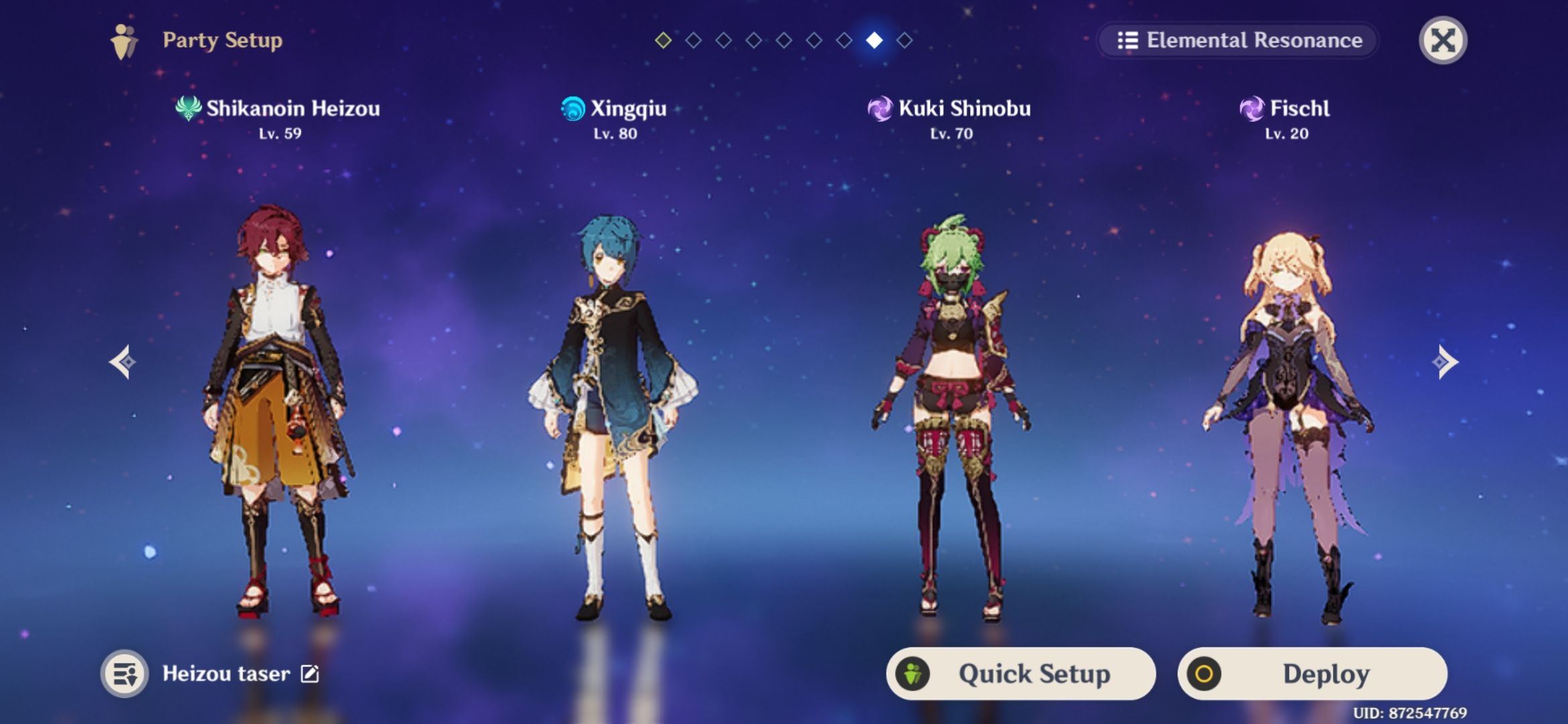Screen dimensions: 1568x724
Task: Select the first pagination diamond
Action: pos(662,40)
